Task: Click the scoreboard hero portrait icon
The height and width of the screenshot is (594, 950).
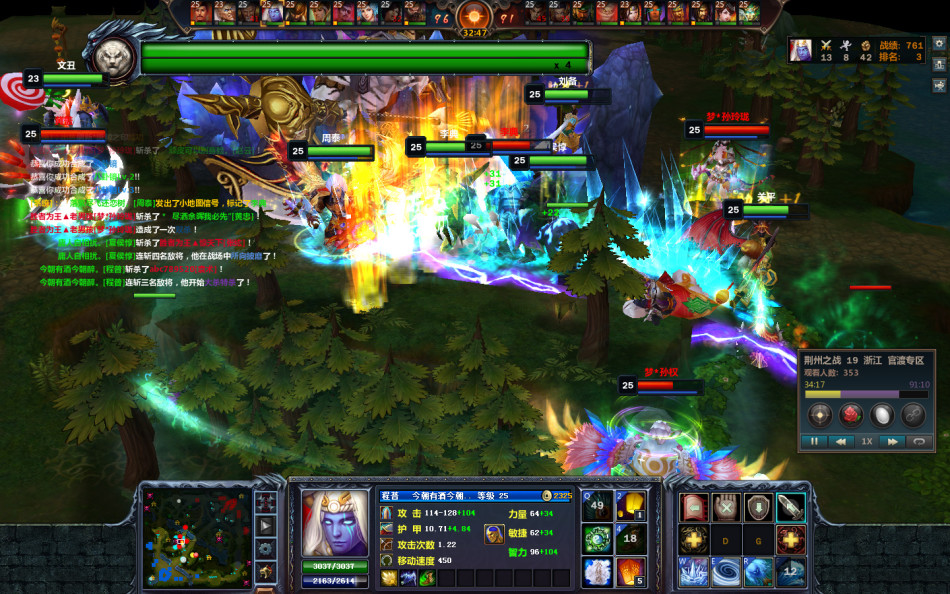Action: (800, 50)
